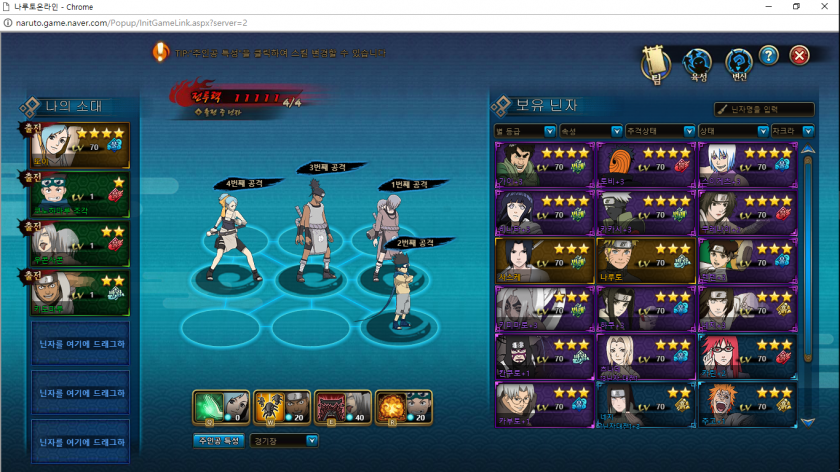Open the 변신 transformation menu
Image resolution: width=840 pixels, height=472 pixels.
pyautogui.click(x=738, y=64)
